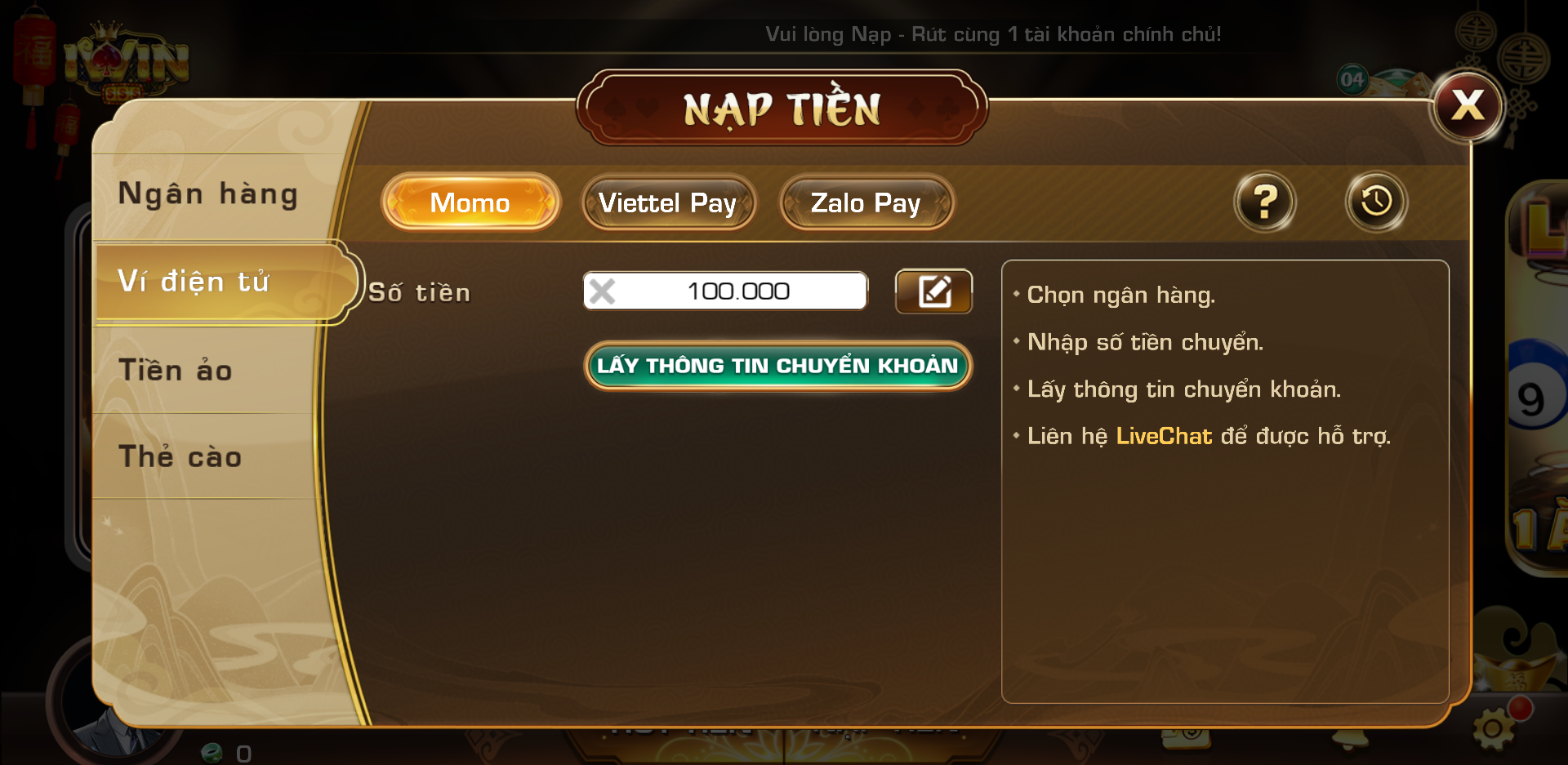This screenshot has height=765, width=1568.
Task: Close the Nạp Tiền dialog
Action: coord(1468,106)
